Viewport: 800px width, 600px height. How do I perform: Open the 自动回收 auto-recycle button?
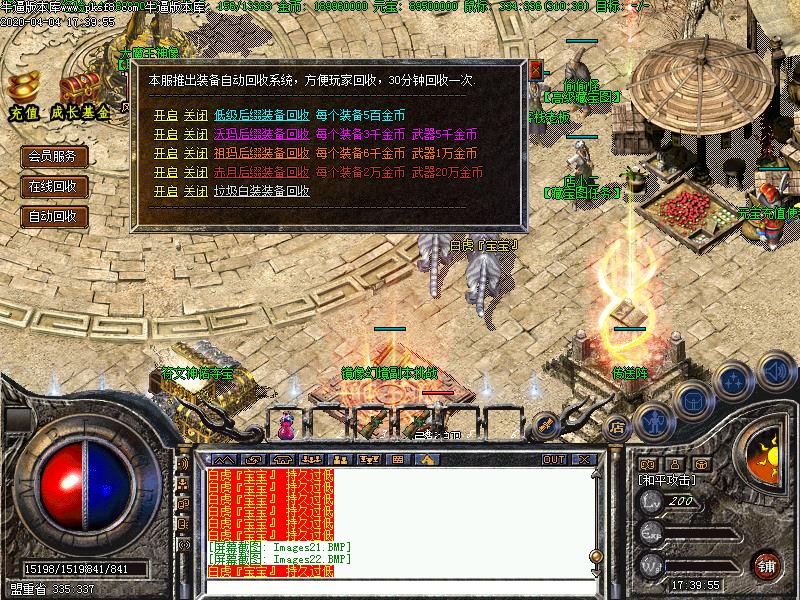coord(54,216)
